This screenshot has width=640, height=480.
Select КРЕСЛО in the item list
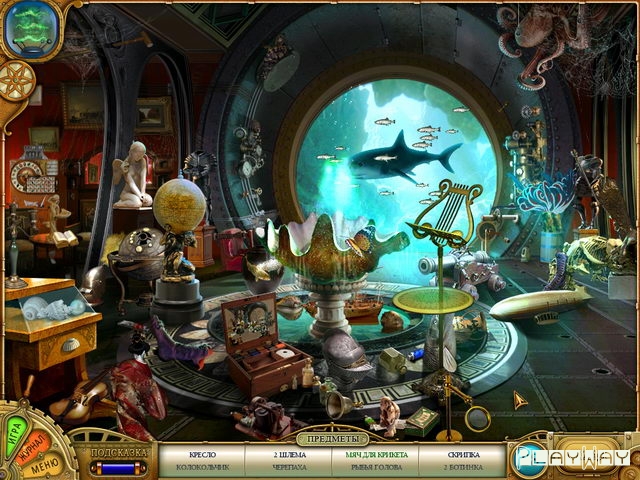click(x=202, y=453)
